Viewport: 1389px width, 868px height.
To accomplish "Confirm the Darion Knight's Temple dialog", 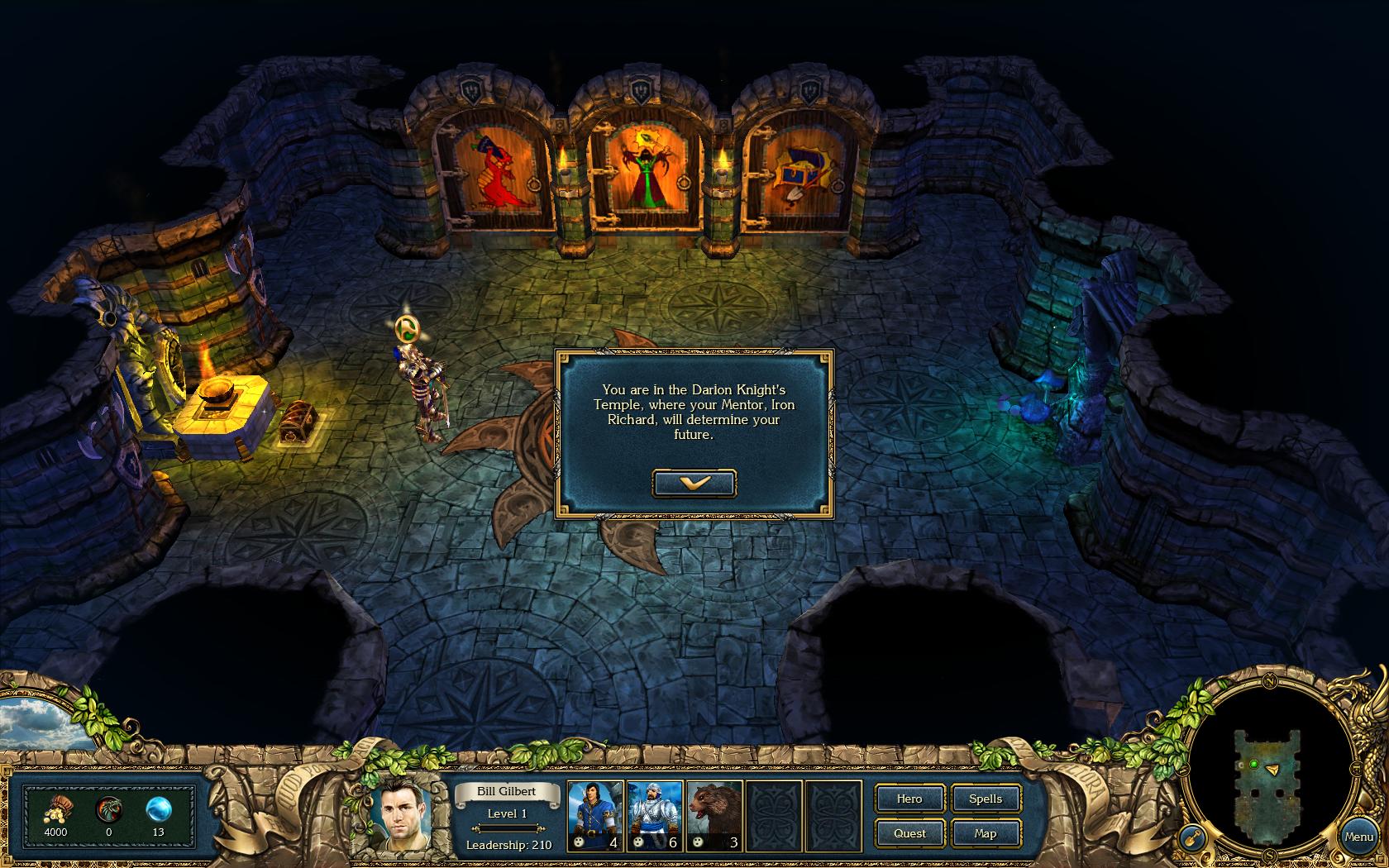I will [x=694, y=484].
